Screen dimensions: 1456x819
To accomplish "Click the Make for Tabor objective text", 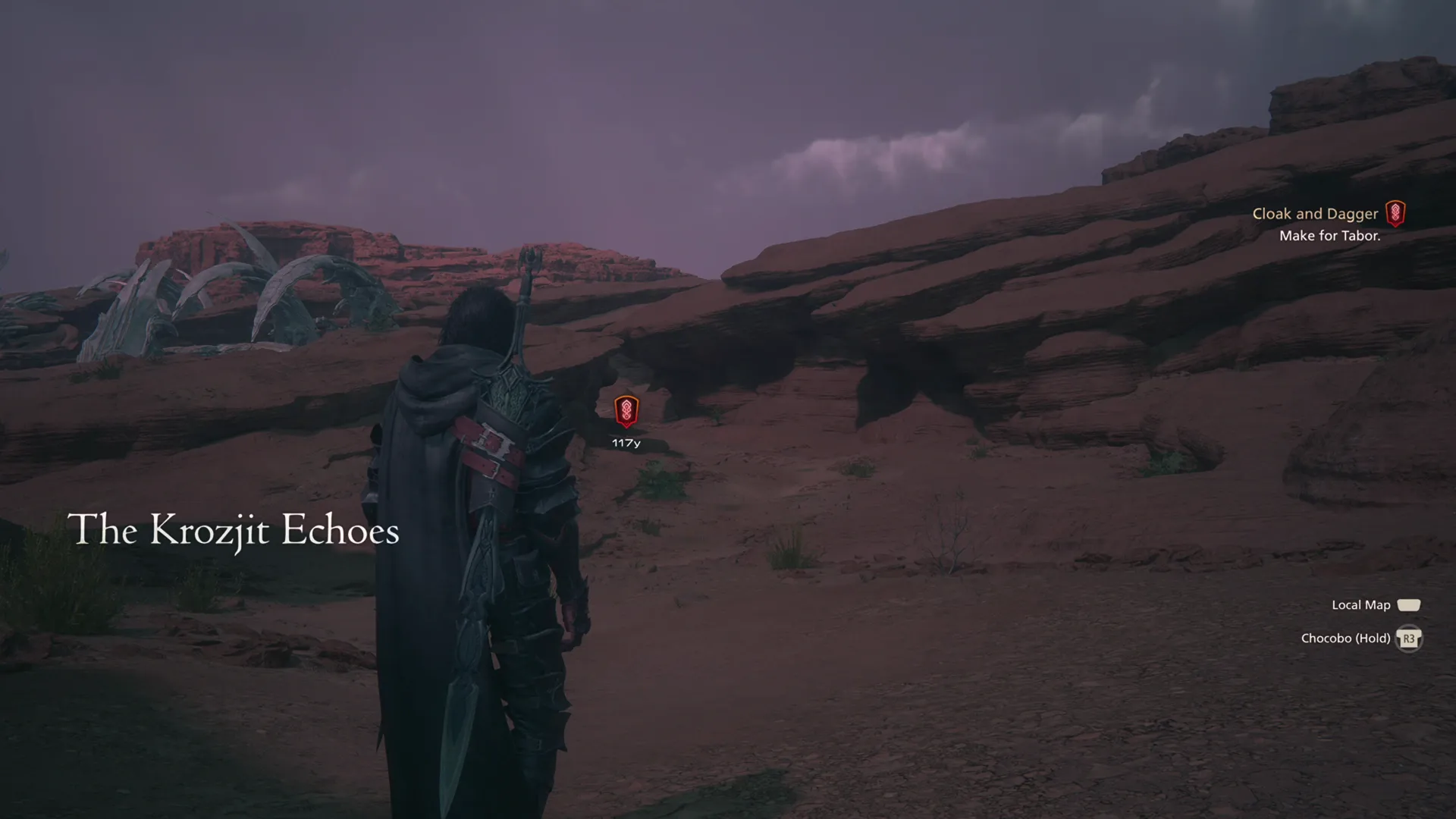I will coord(1330,236).
